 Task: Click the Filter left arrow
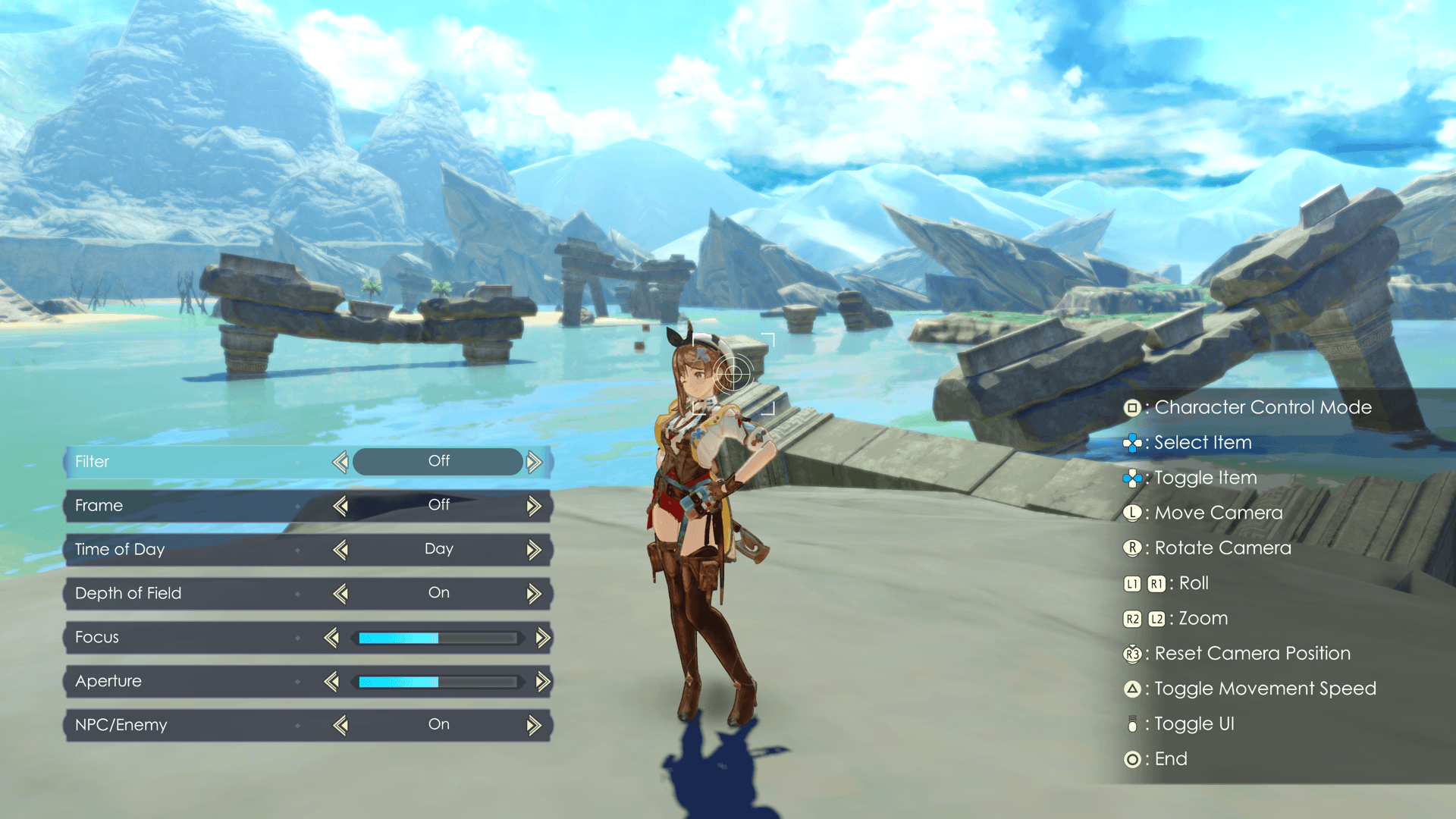[340, 462]
